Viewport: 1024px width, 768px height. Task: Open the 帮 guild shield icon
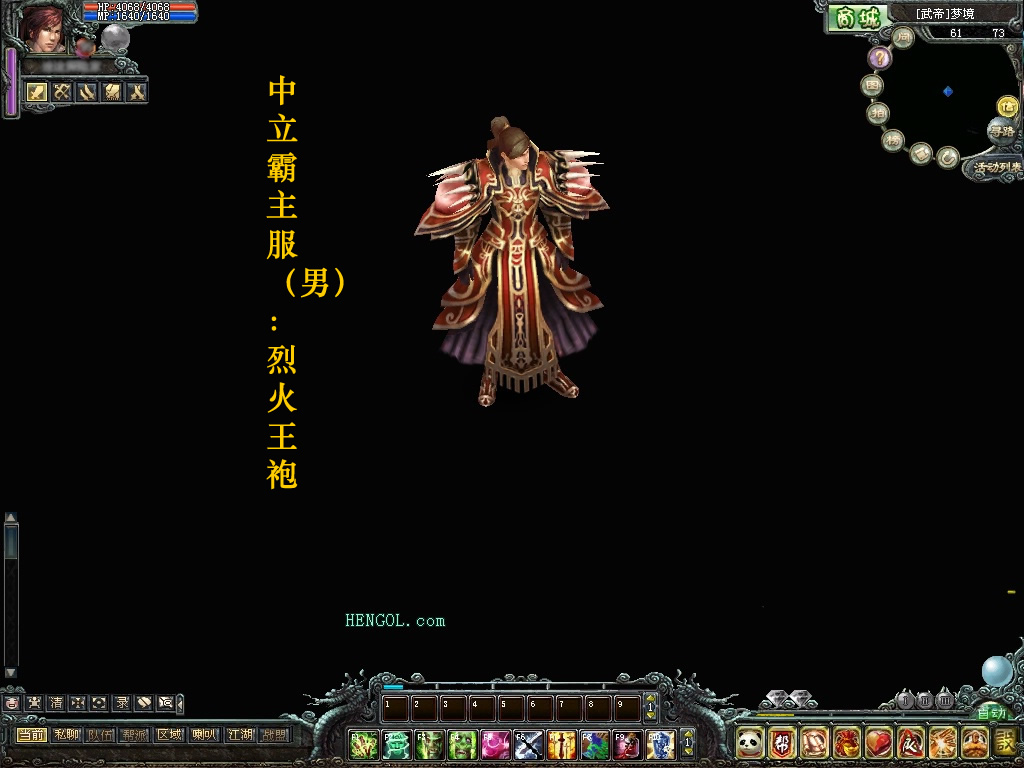tap(782, 743)
